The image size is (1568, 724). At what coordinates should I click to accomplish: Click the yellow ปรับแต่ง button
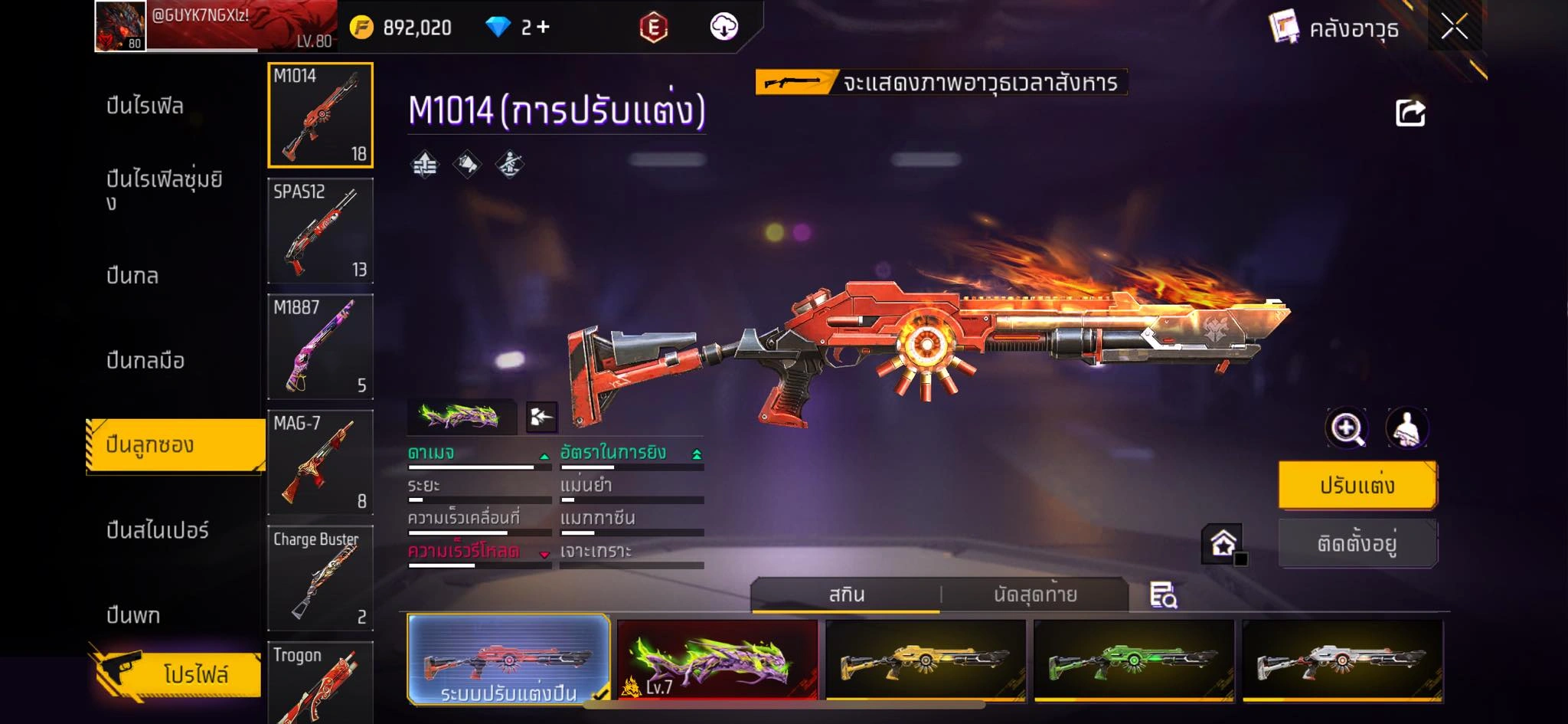coord(1357,486)
